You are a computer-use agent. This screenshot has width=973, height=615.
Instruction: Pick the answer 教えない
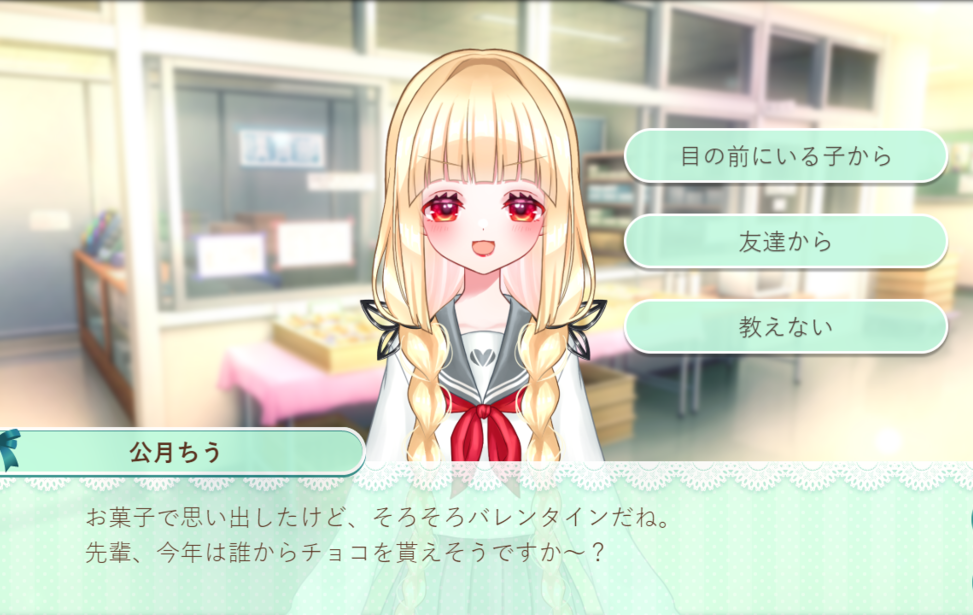point(785,327)
